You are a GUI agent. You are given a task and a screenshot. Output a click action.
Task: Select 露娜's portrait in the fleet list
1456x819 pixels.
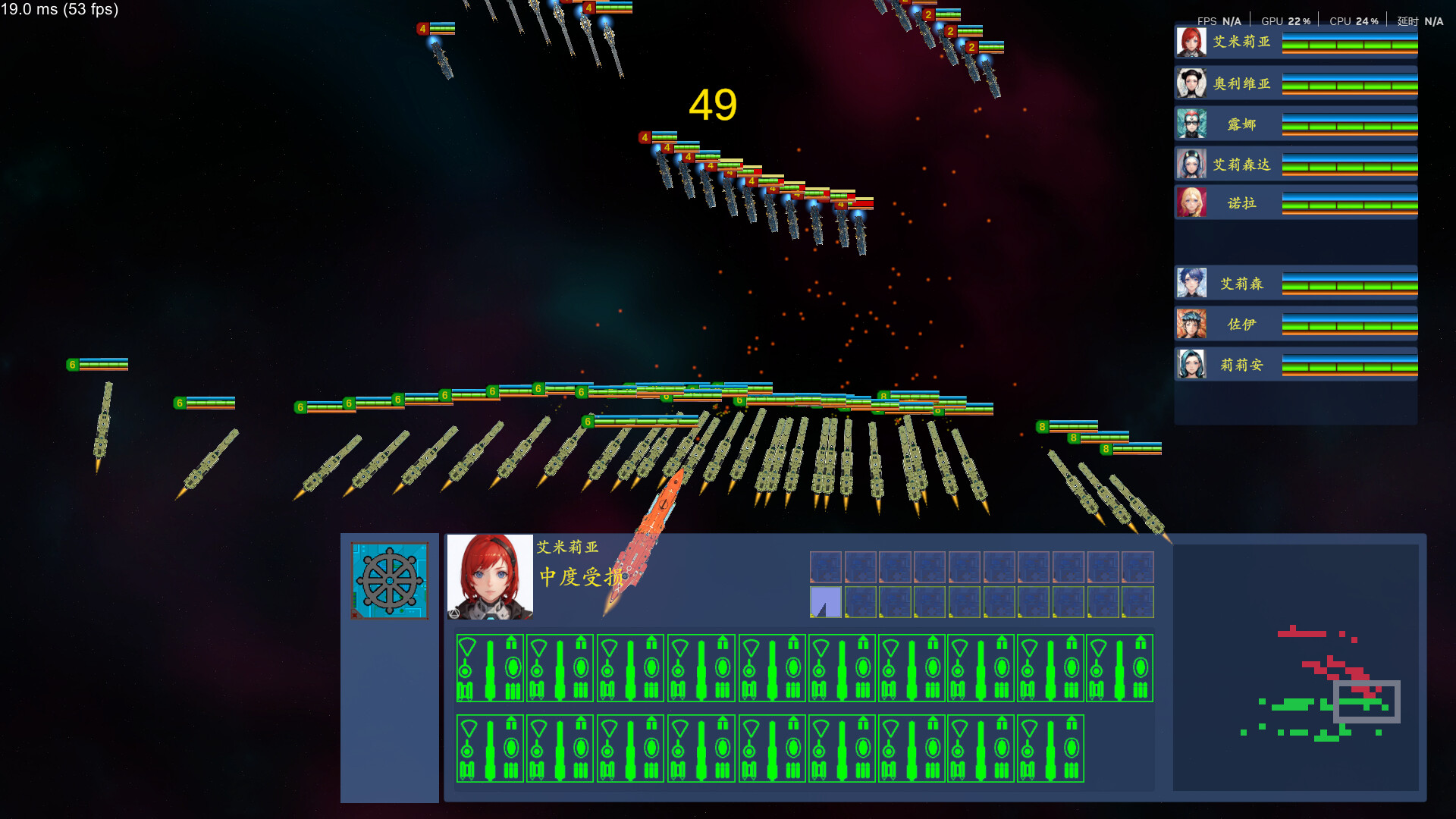point(1191,124)
